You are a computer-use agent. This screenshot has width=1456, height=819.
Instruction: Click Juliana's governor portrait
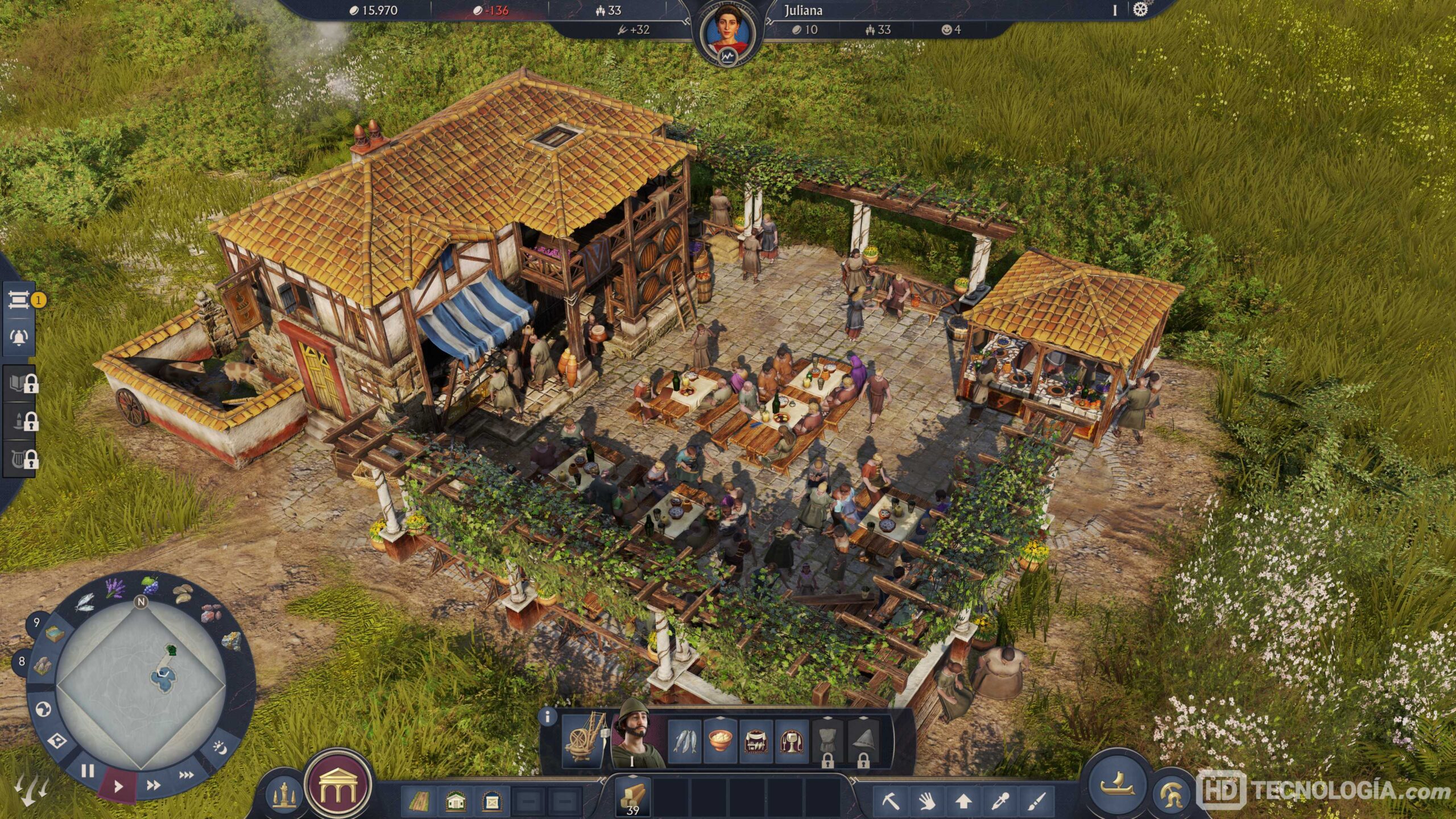(727, 32)
